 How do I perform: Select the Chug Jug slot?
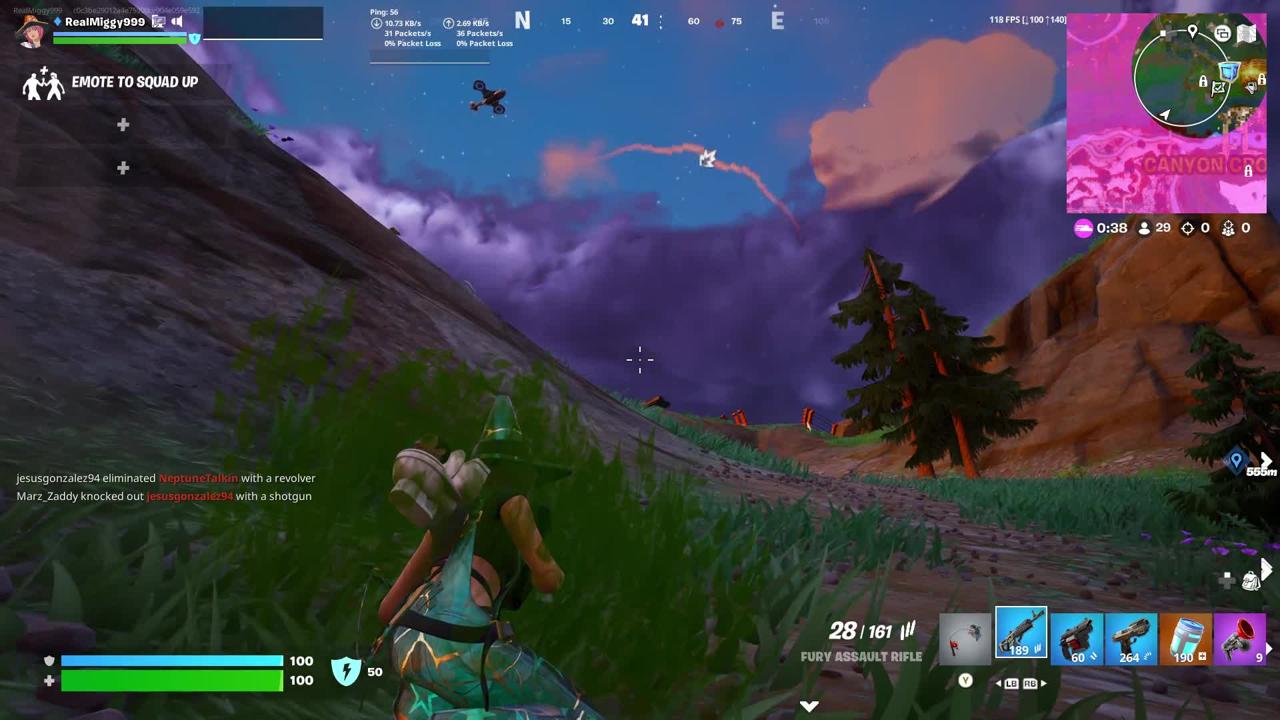(1185, 638)
